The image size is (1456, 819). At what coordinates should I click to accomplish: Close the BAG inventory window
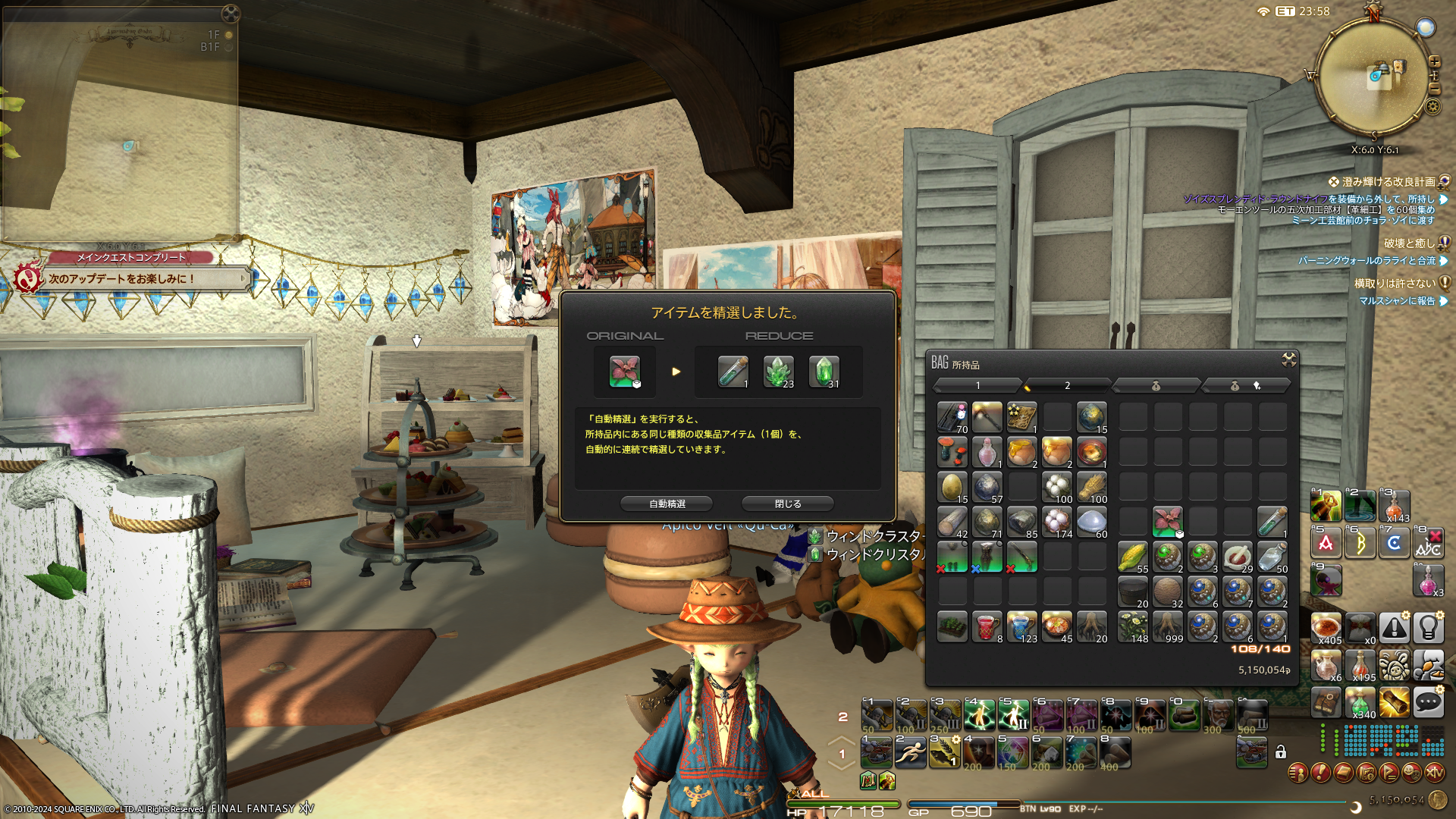(x=1288, y=359)
